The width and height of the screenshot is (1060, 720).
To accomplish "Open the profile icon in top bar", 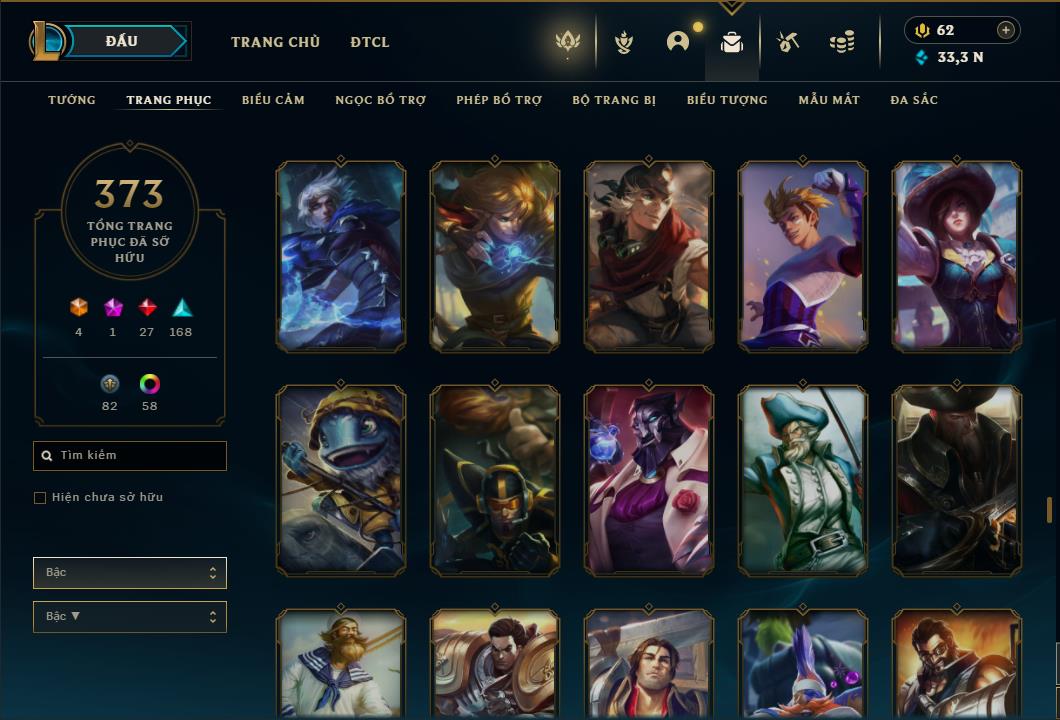I will click(678, 42).
